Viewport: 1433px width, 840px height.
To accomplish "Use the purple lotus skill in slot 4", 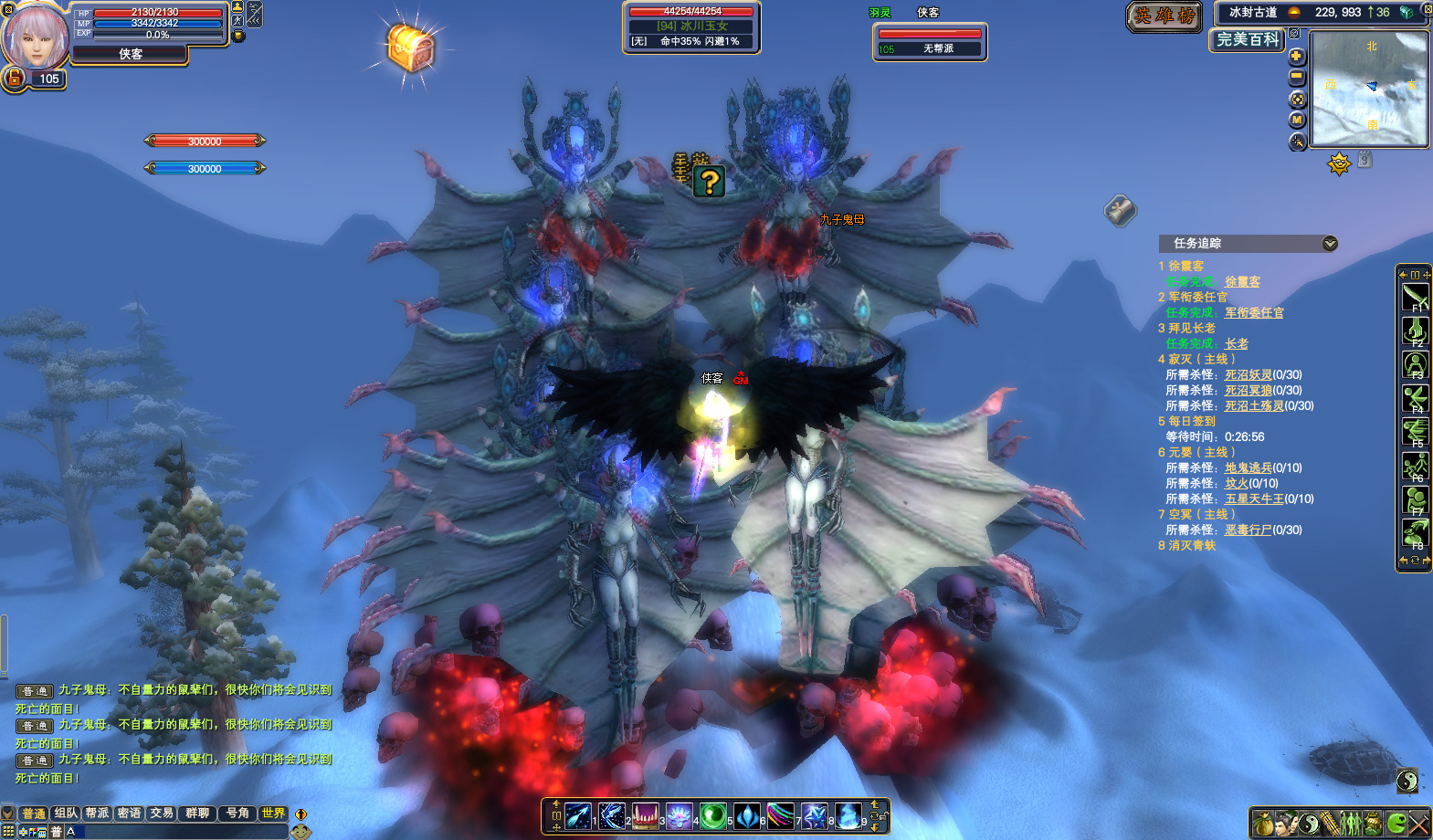I will [x=679, y=815].
